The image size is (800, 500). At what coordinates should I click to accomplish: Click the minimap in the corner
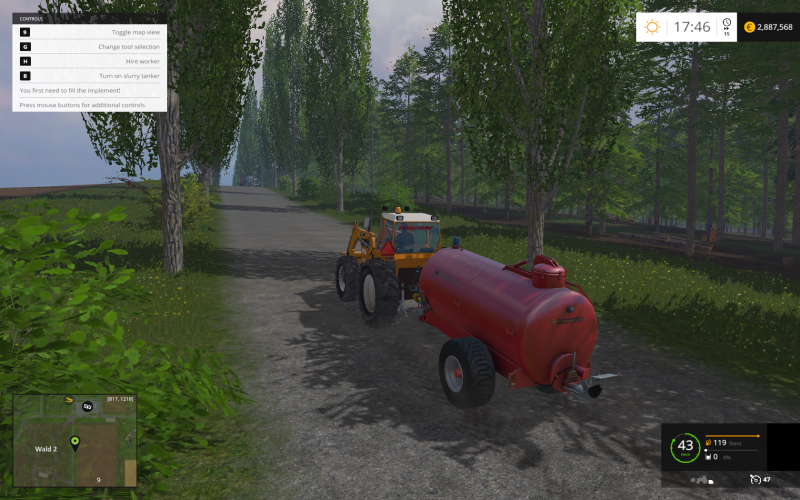coord(74,440)
